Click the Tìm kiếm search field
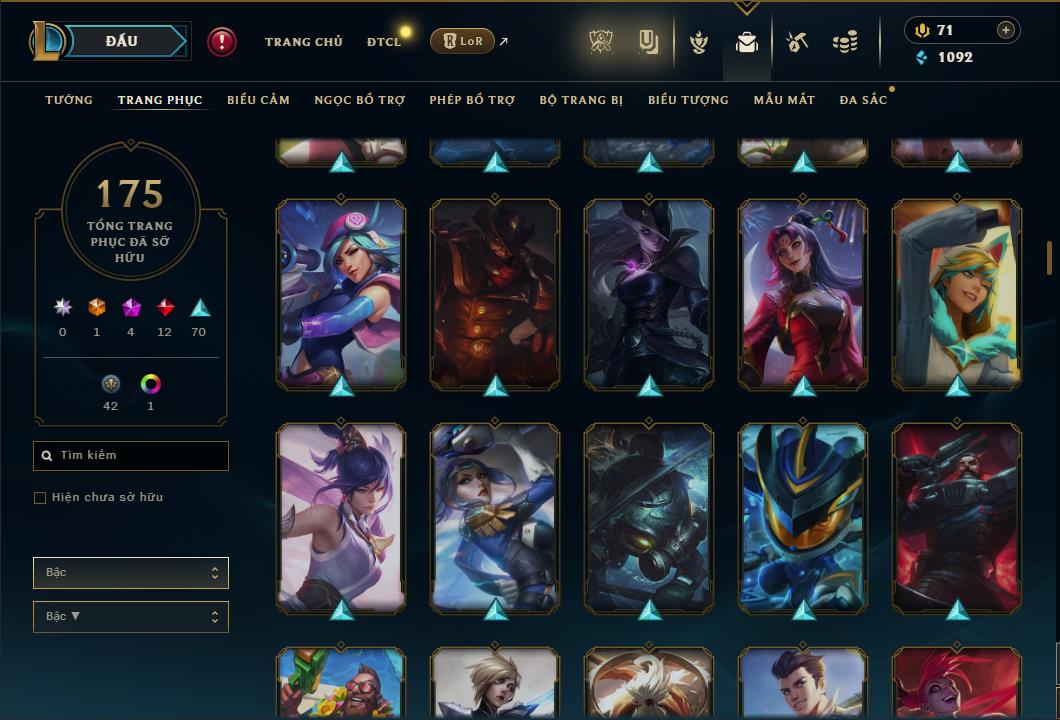Viewport: 1060px width, 720px height. point(131,456)
